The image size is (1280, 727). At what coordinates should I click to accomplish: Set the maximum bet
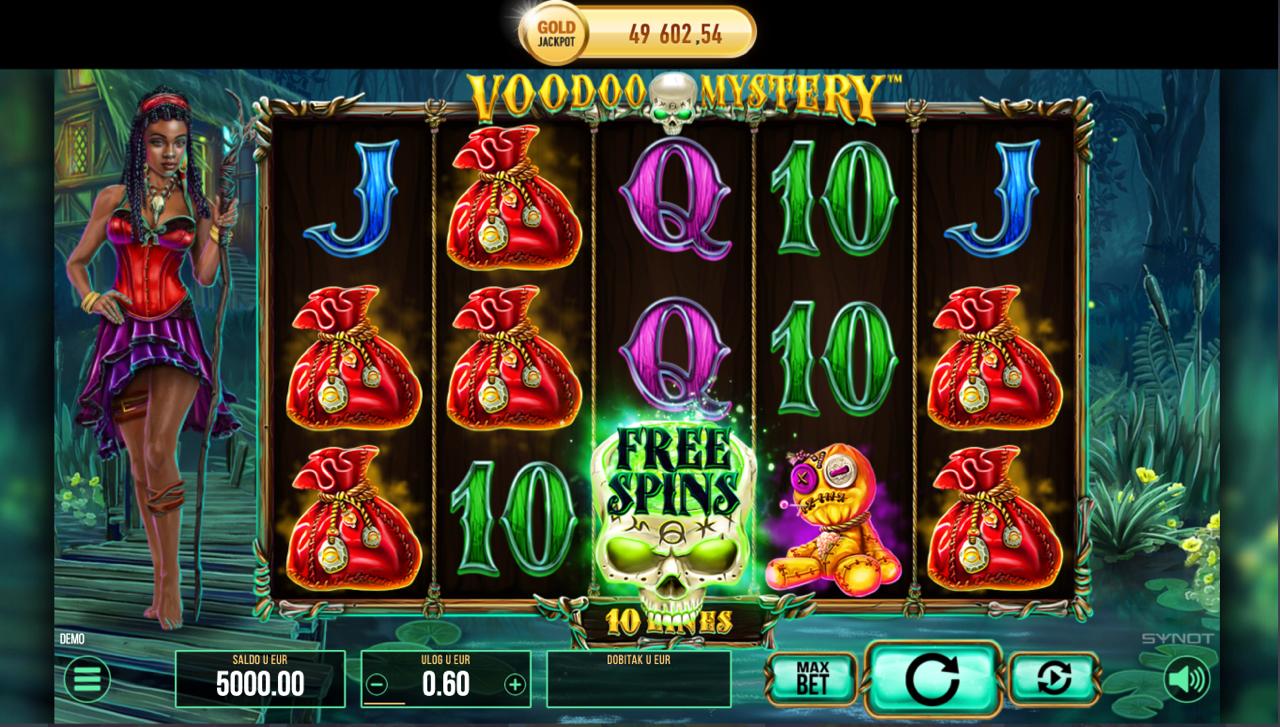(x=812, y=679)
